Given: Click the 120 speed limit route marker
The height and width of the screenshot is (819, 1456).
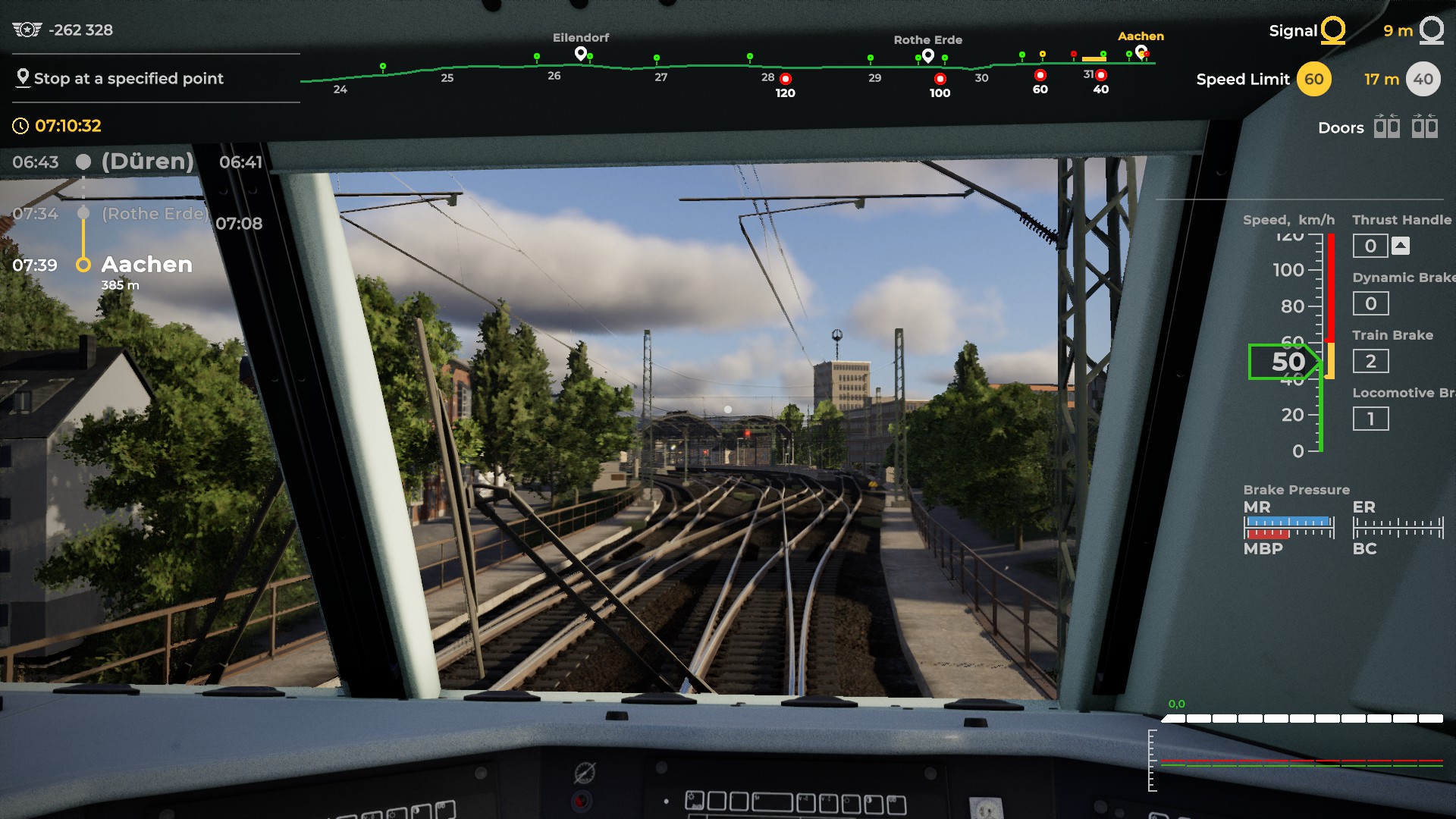Looking at the screenshot, I should pyautogui.click(x=786, y=79).
